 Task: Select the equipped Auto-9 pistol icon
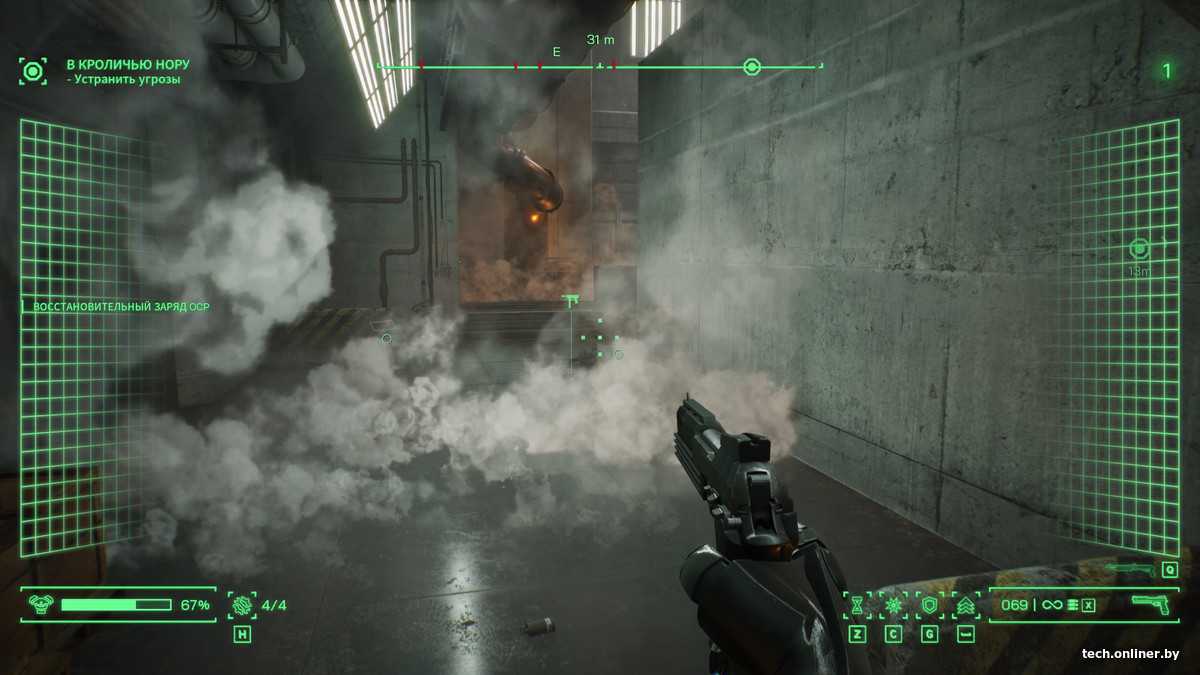coord(1151,605)
